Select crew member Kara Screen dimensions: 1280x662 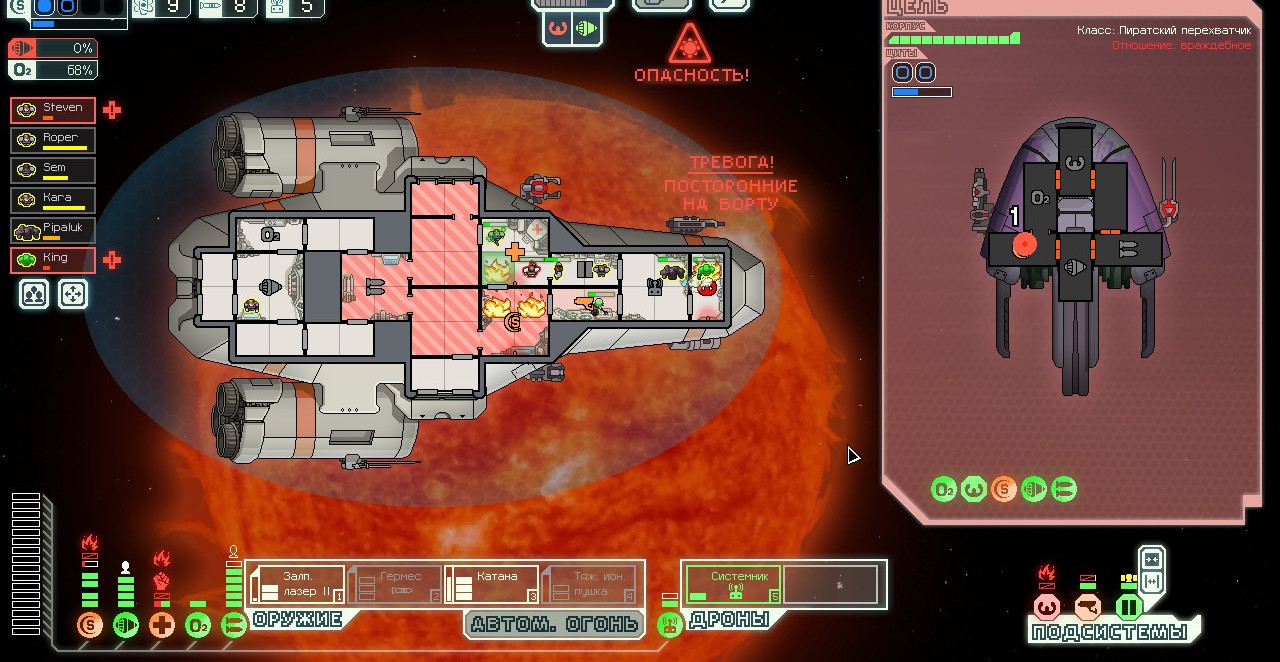tap(53, 200)
